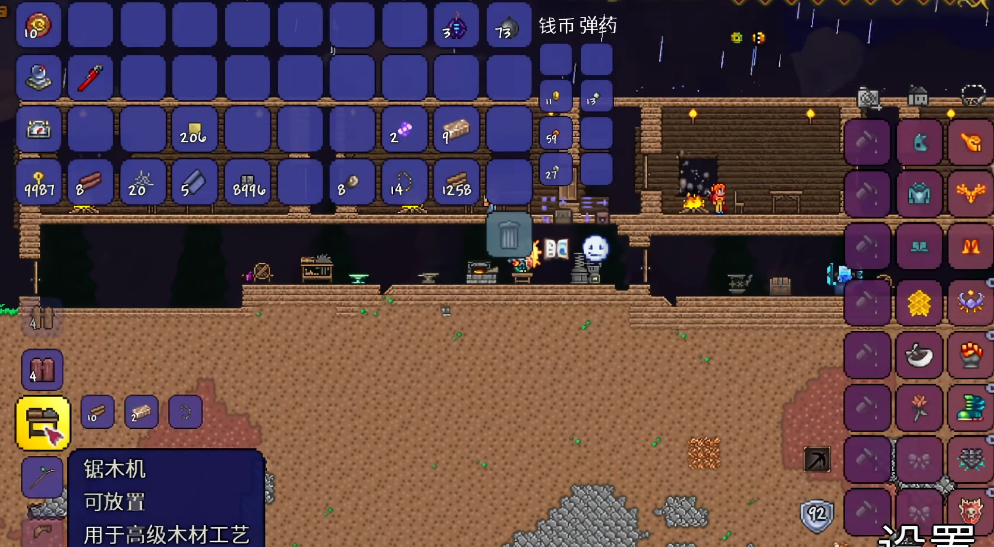994x547 pixels.
Task: Click the torch stack of 9987
Action: pyautogui.click(x=39, y=182)
